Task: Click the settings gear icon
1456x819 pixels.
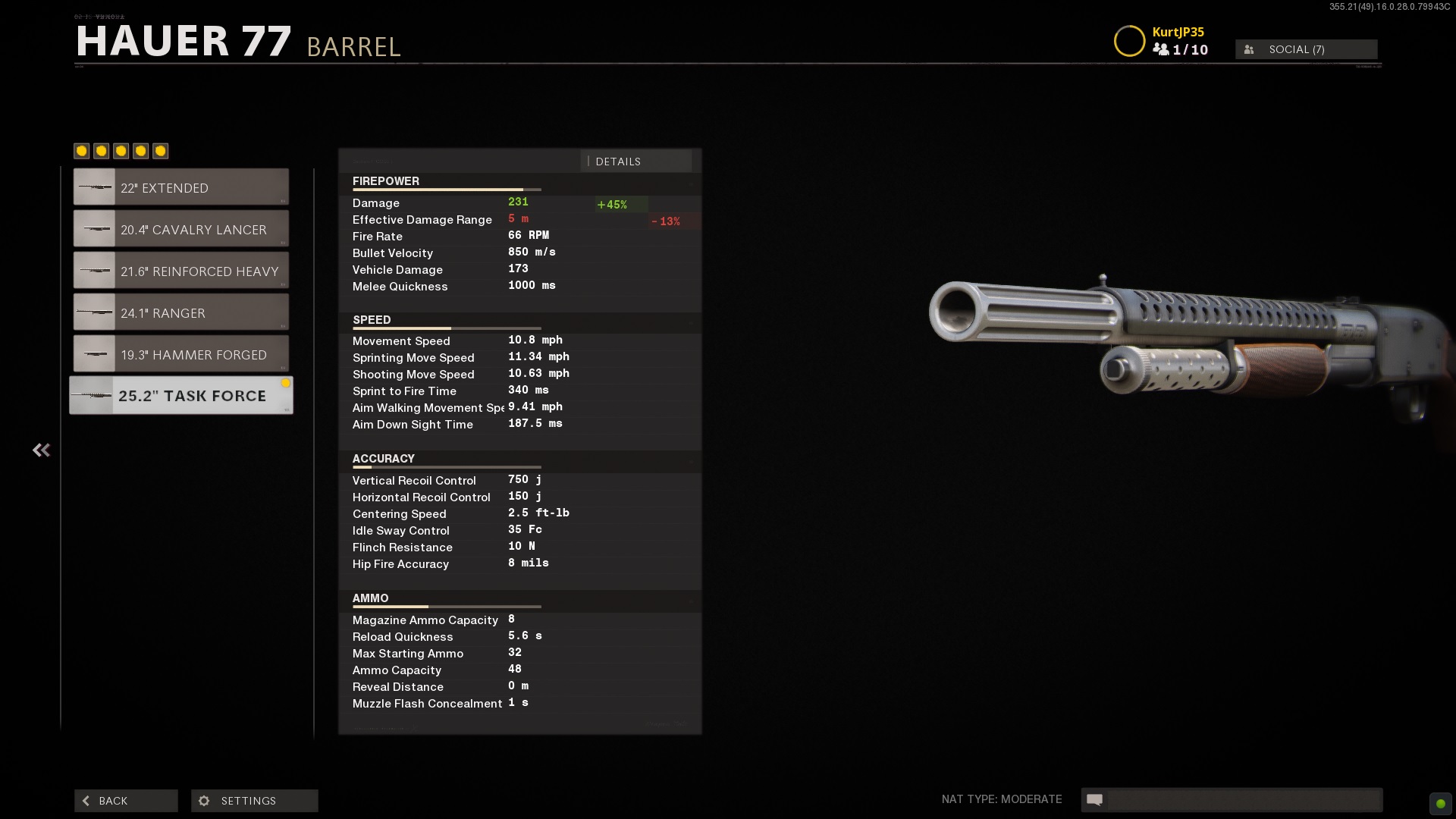Action: pos(203,801)
